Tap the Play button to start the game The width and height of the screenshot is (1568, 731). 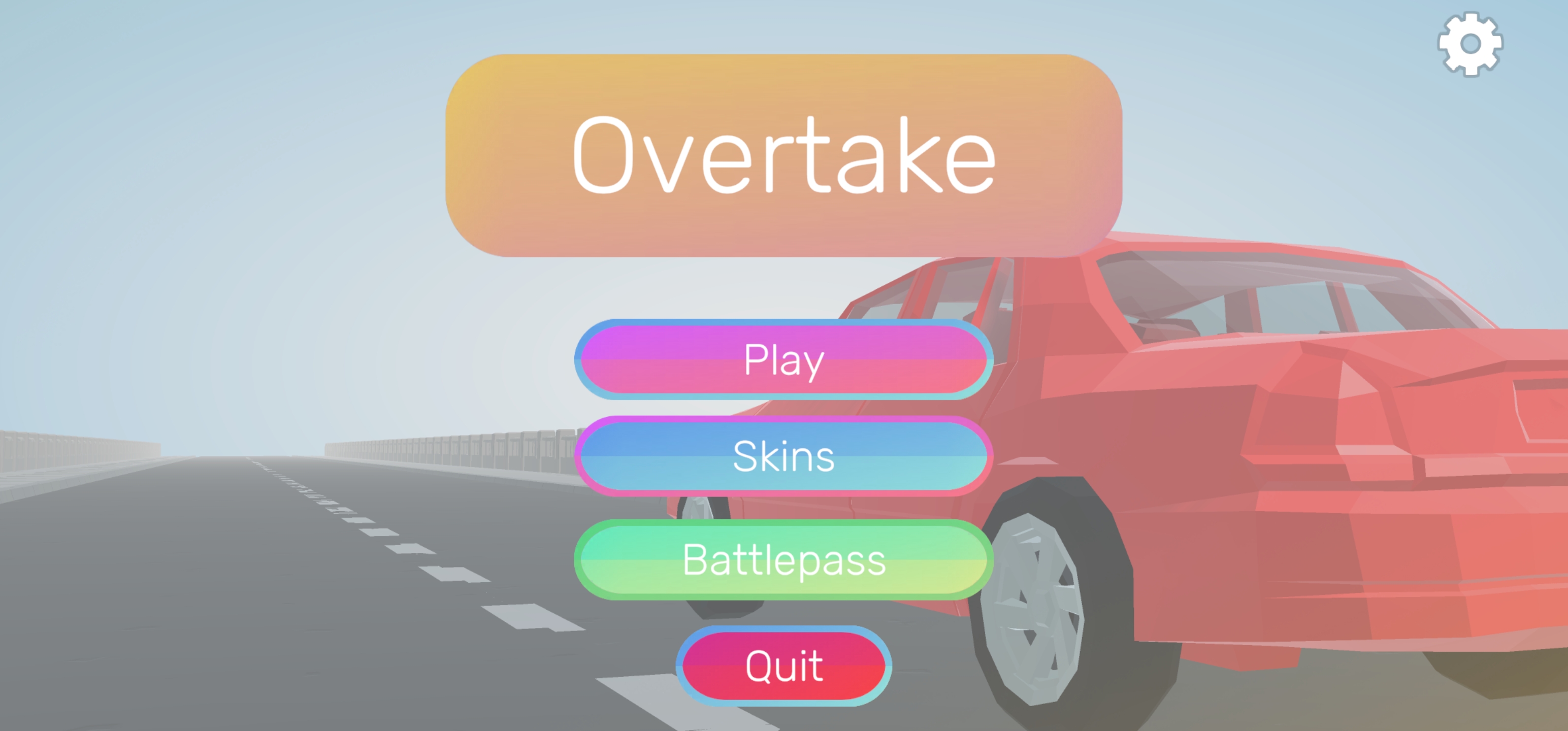(x=784, y=360)
